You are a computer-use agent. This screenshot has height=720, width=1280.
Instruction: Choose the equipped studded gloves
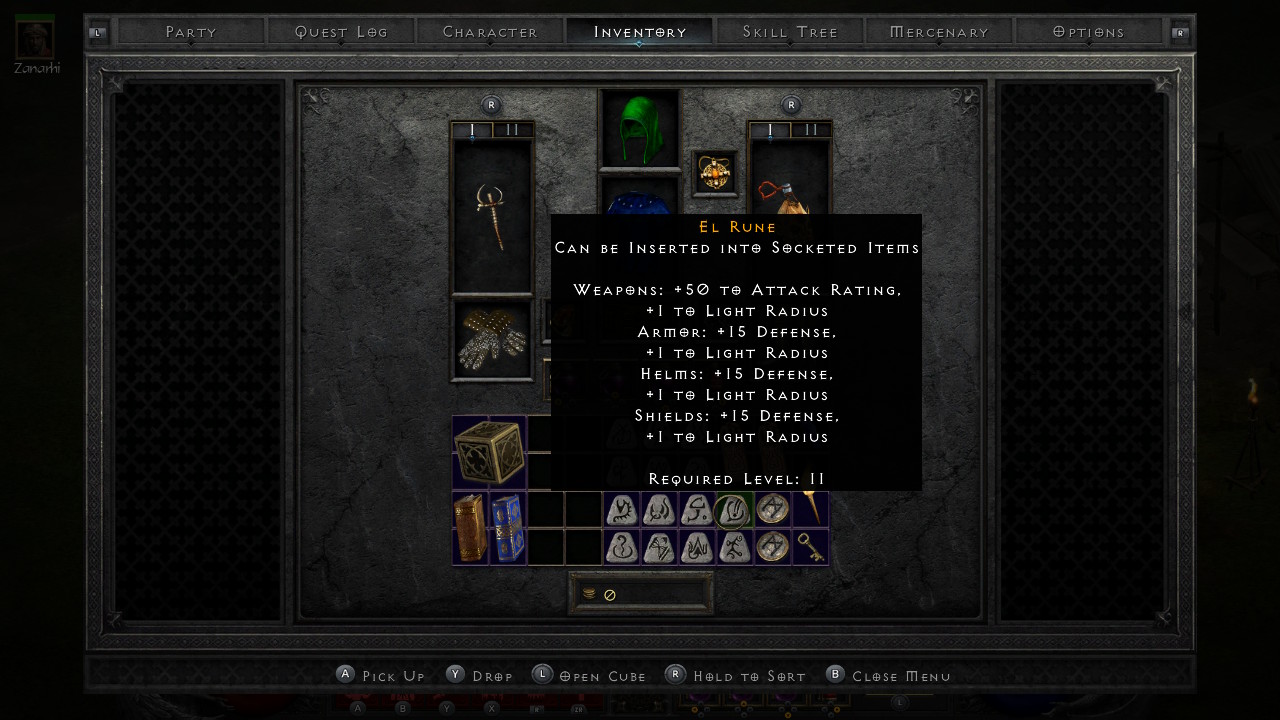coord(492,340)
